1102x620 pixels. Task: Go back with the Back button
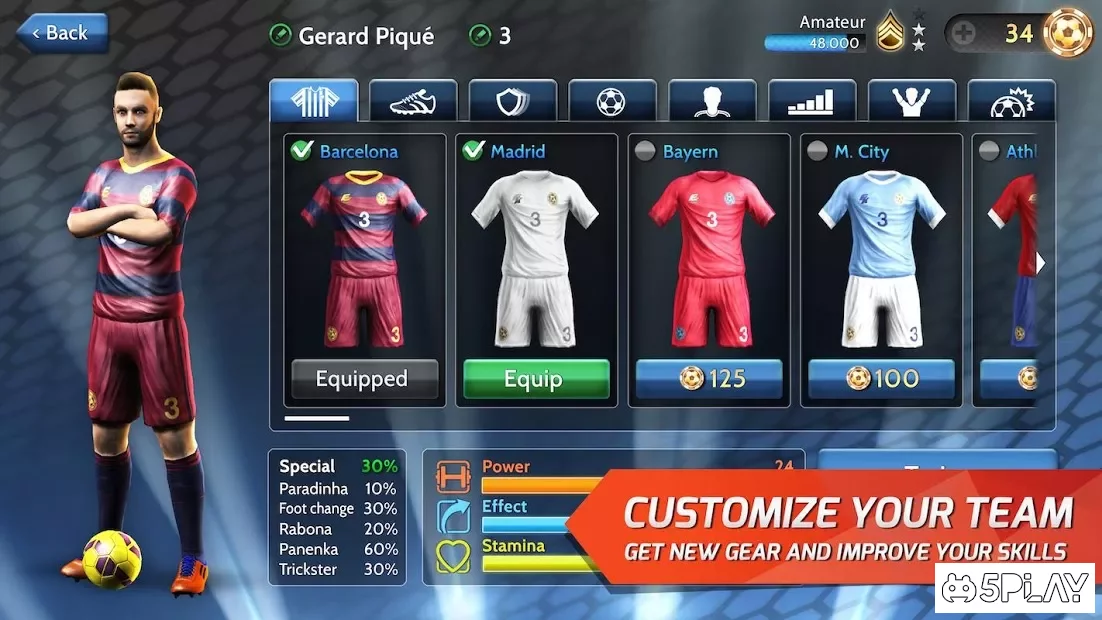coord(61,33)
